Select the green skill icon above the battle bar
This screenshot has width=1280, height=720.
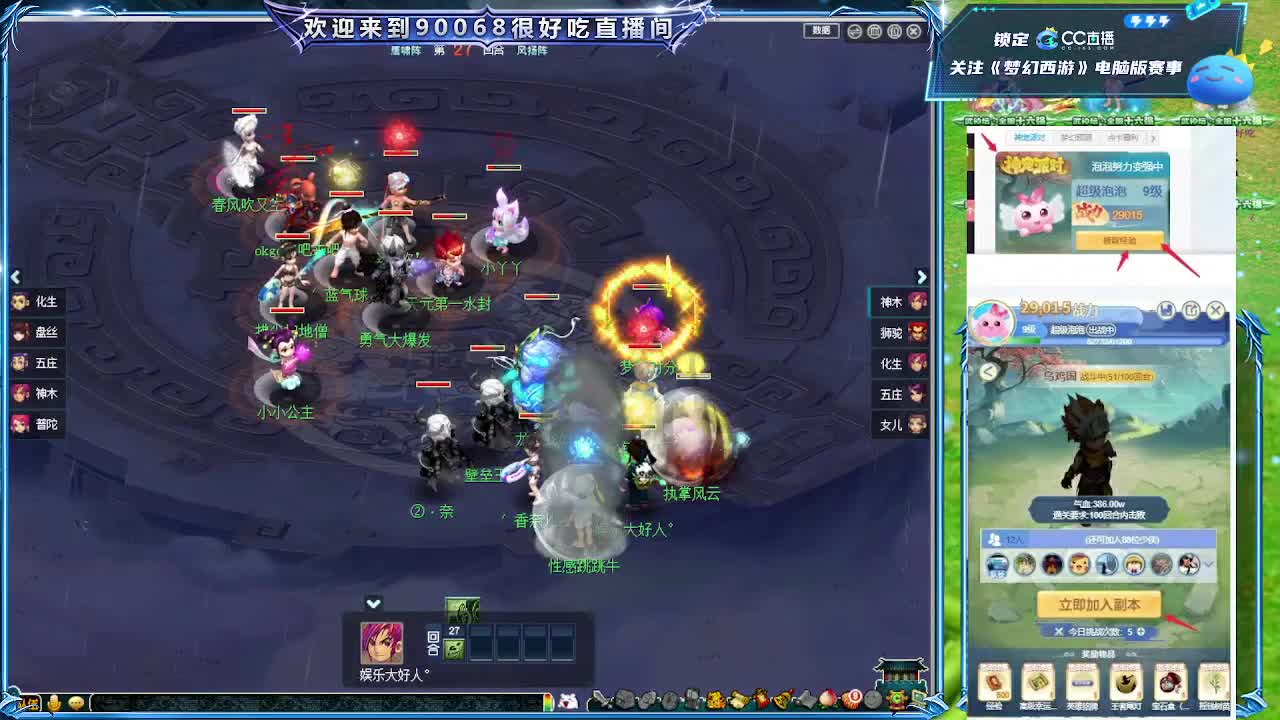[x=461, y=609]
